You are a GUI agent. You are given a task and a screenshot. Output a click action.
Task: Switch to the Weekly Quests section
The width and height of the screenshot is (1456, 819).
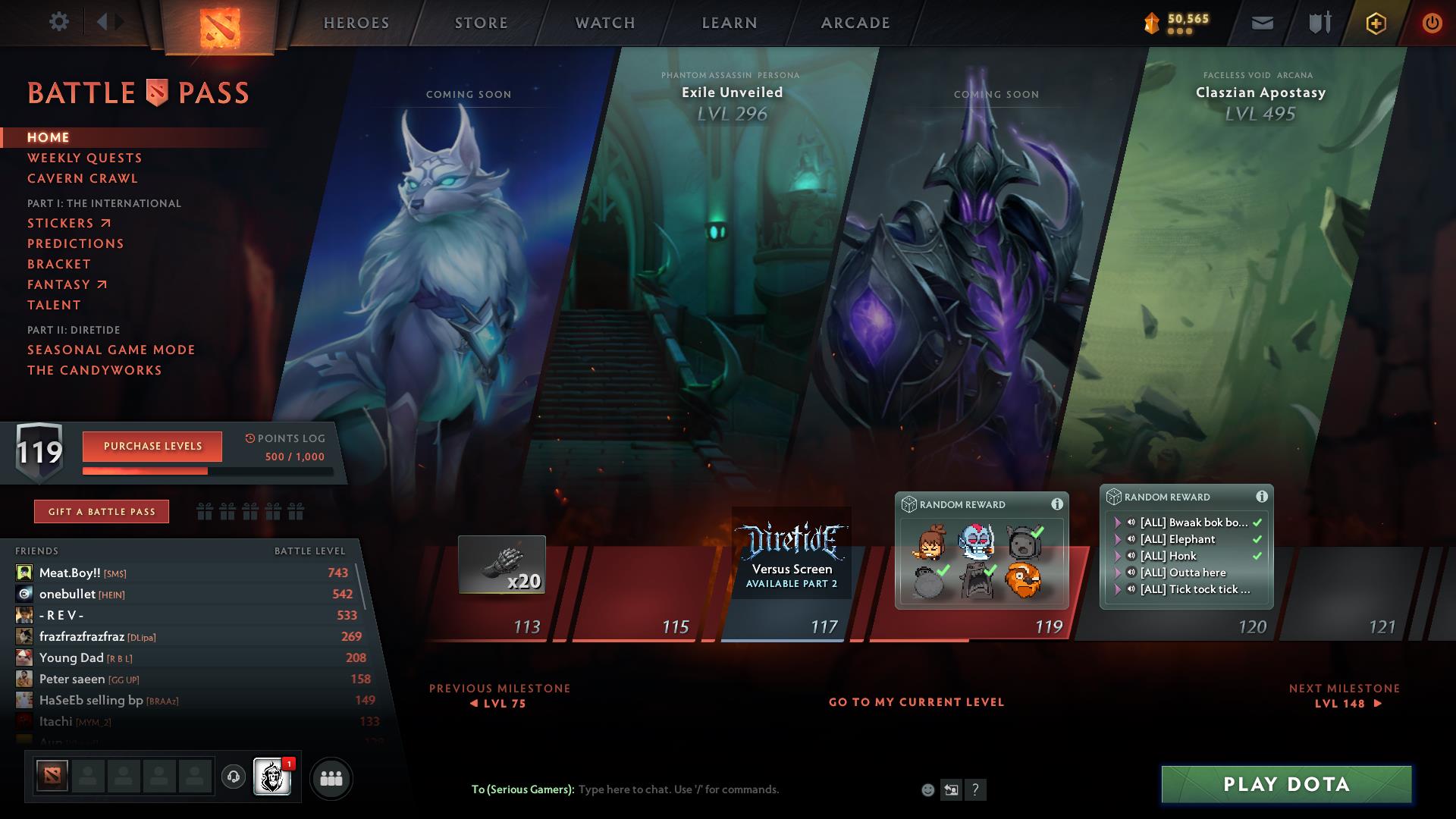click(84, 158)
